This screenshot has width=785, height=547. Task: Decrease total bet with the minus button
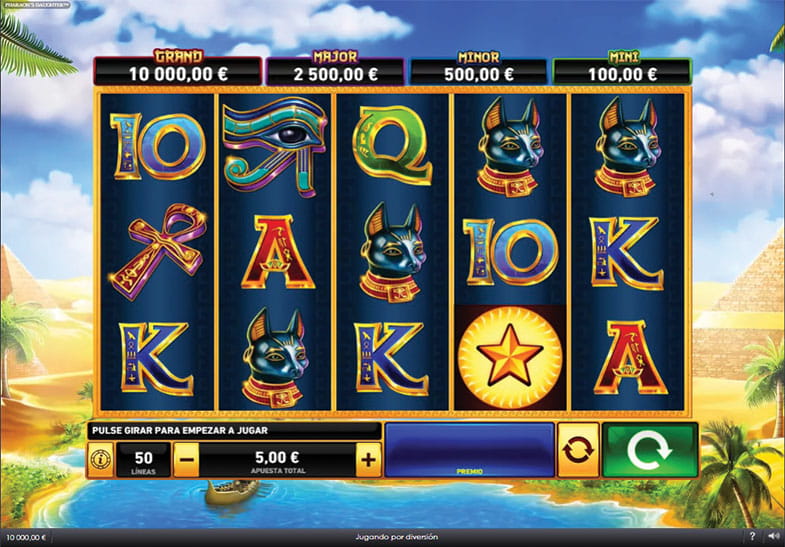pyautogui.click(x=186, y=460)
